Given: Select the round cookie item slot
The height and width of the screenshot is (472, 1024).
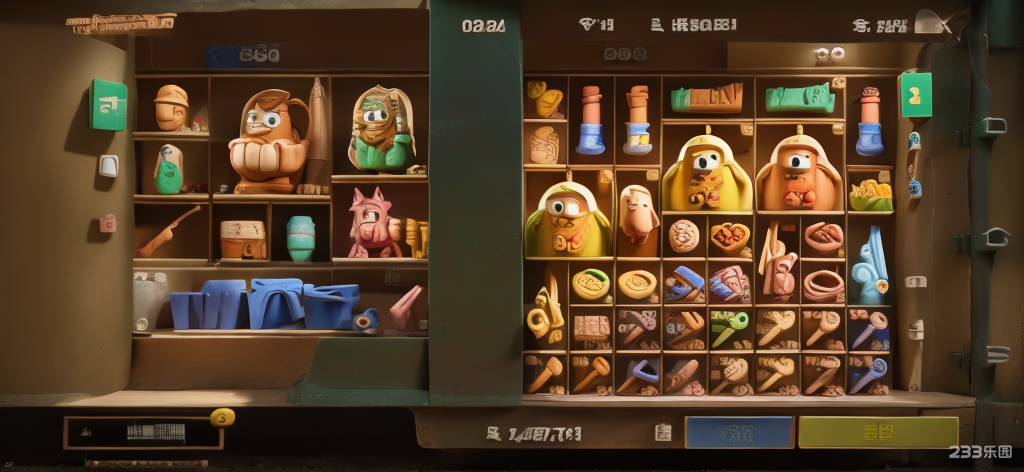Looking at the screenshot, I should click(x=685, y=237).
